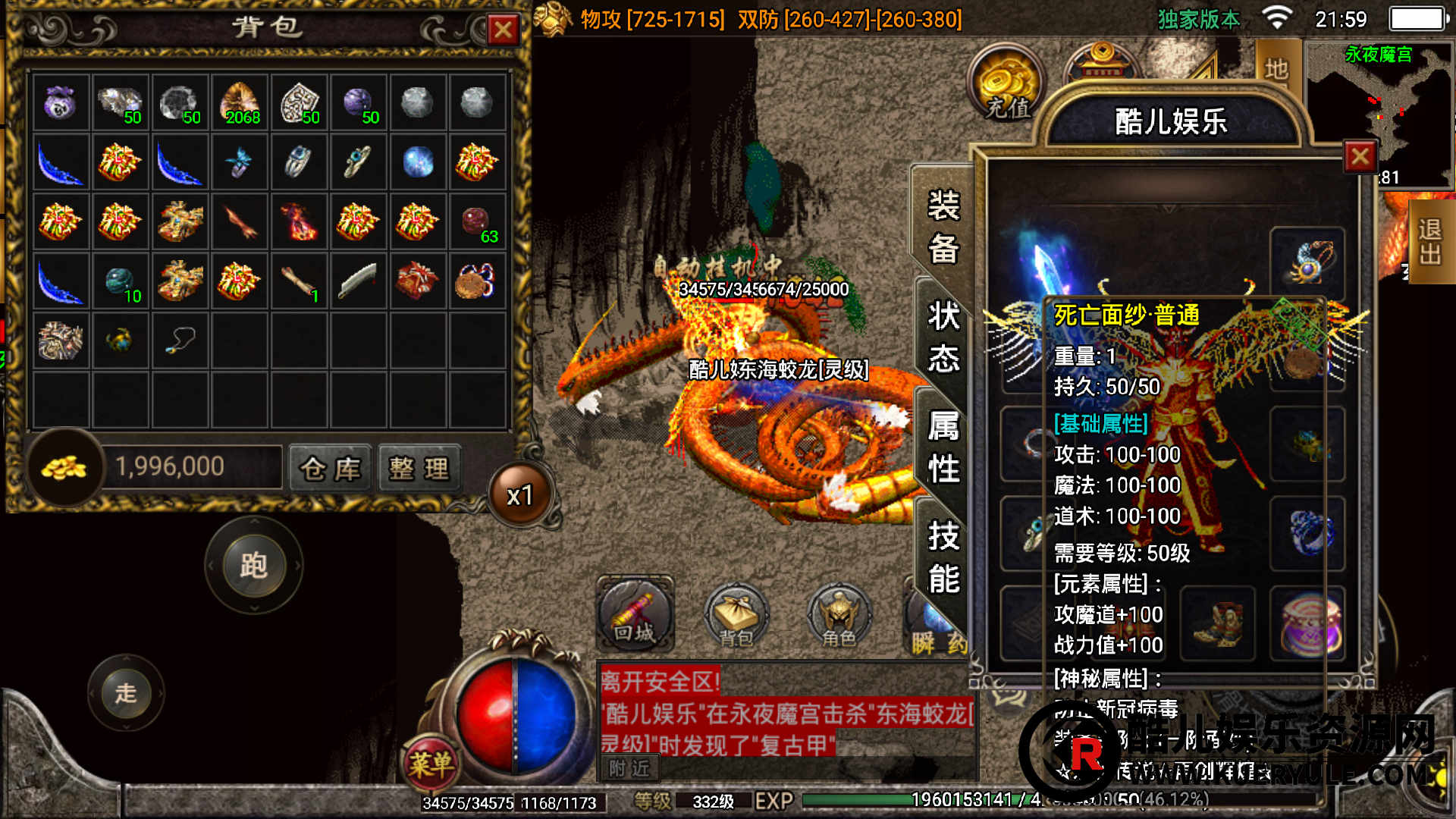Open the 角色 character sheet icon
Screen dimensions: 1456x819
(x=839, y=616)
